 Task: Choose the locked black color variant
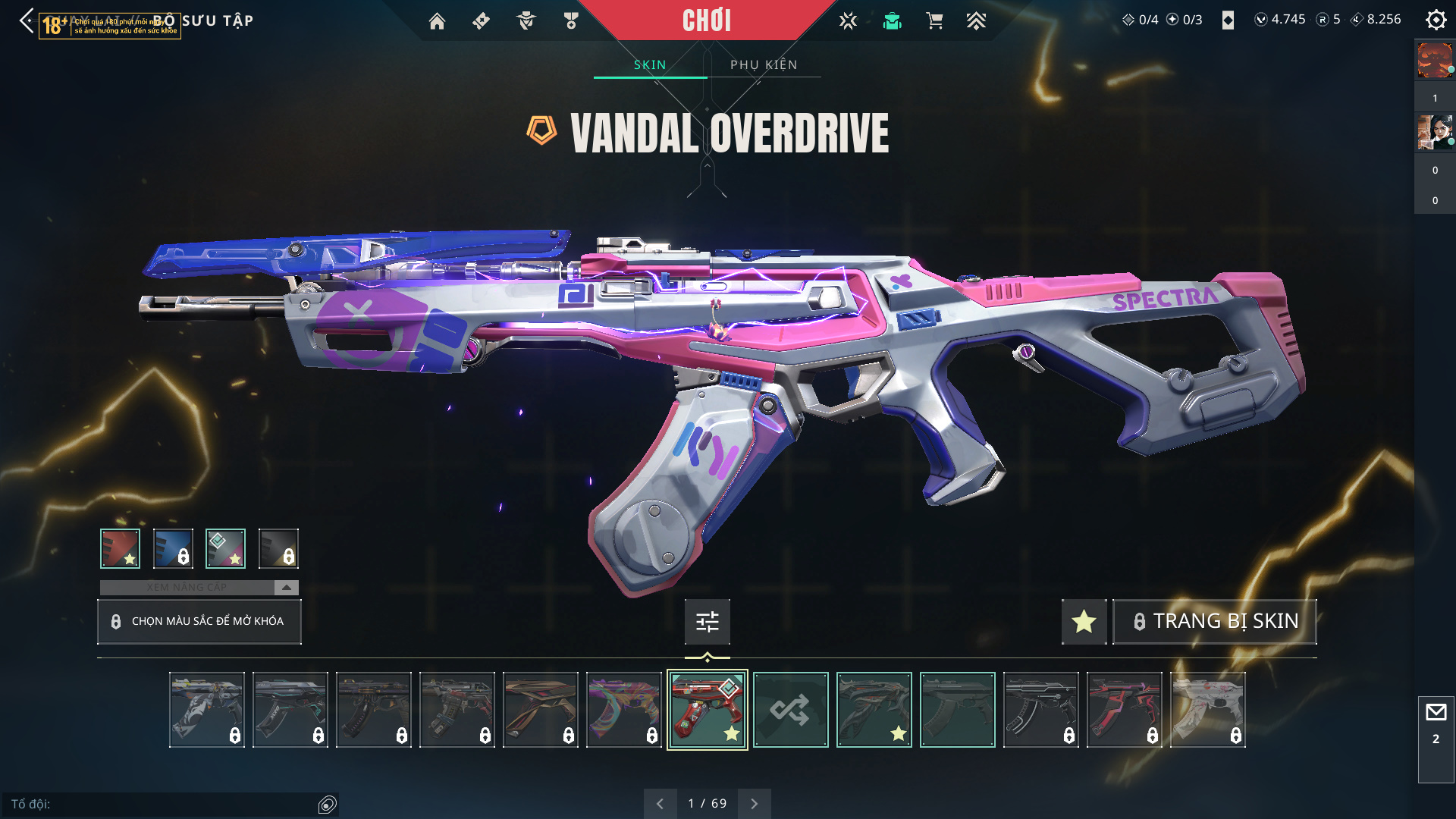pyautogui.click(x=278, y=548)
